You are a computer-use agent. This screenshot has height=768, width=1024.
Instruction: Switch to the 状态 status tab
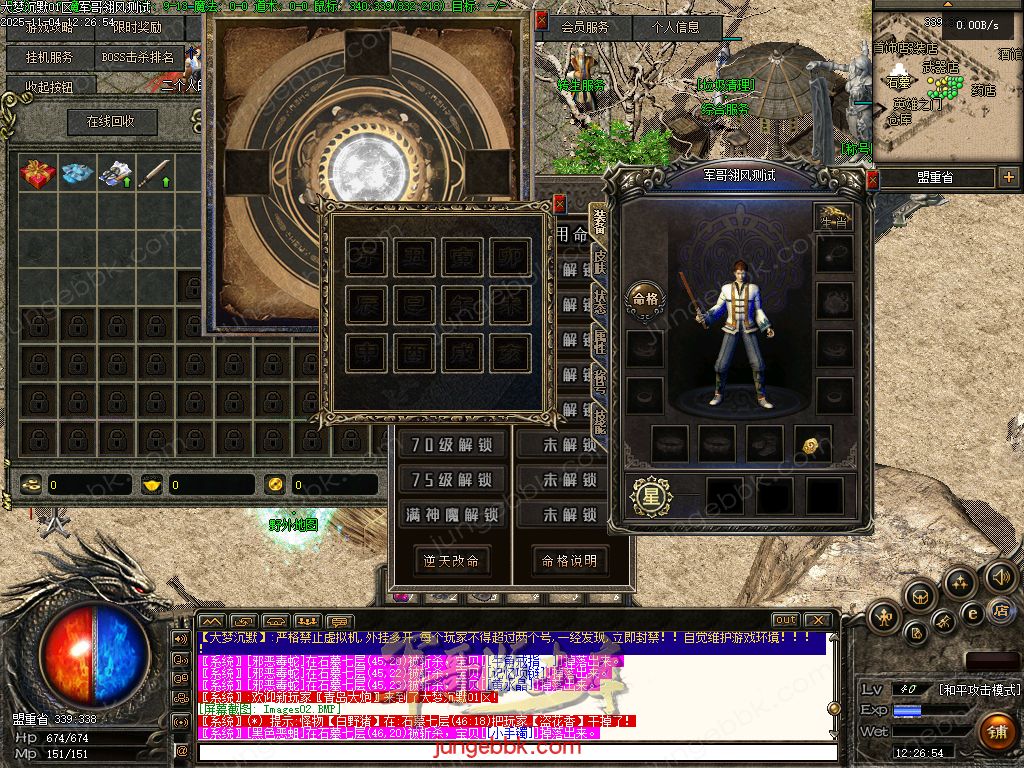600,303
